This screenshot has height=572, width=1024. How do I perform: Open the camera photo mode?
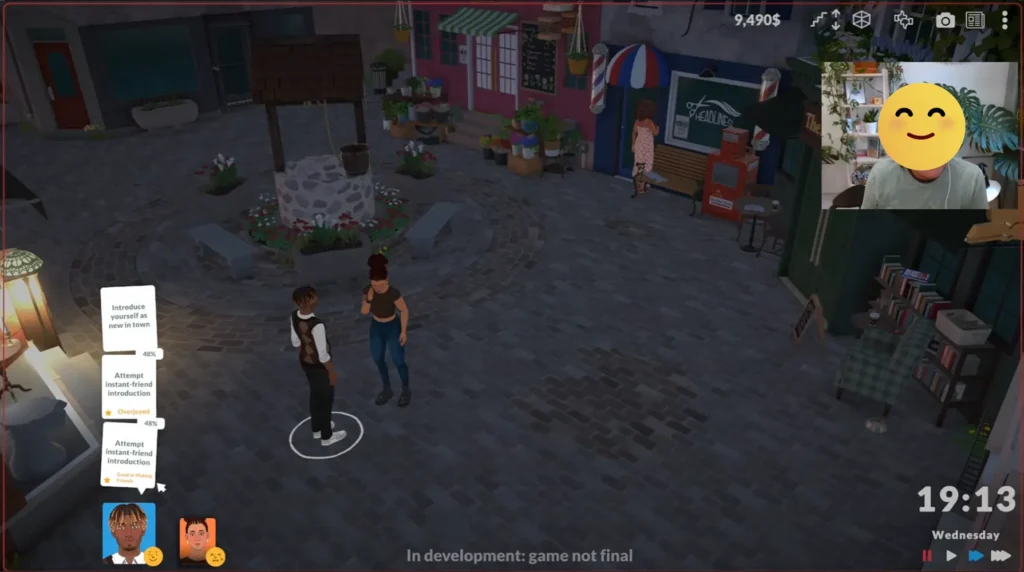[945, 20]
